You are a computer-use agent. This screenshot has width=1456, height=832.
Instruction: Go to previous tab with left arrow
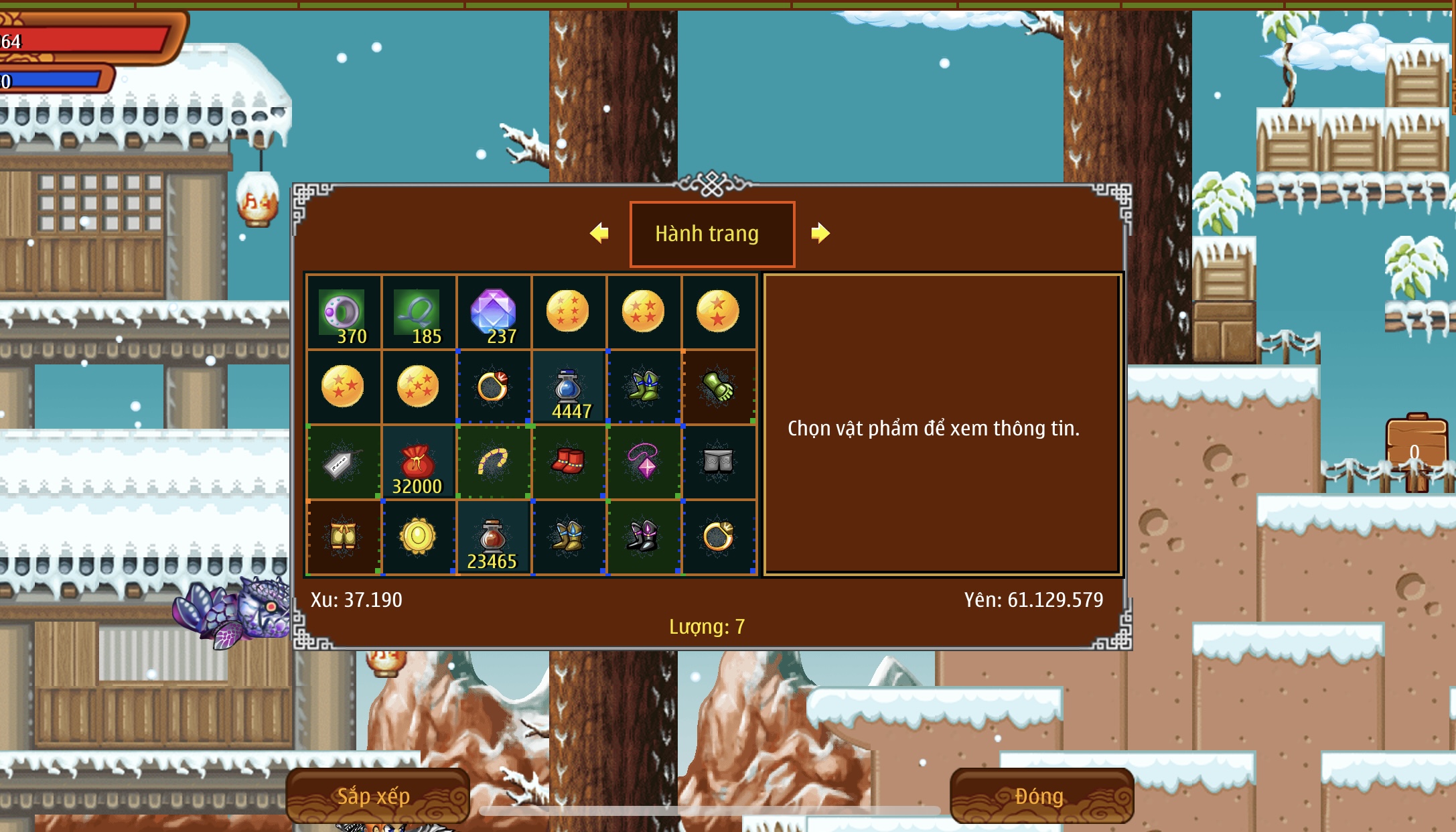[599, 233]
